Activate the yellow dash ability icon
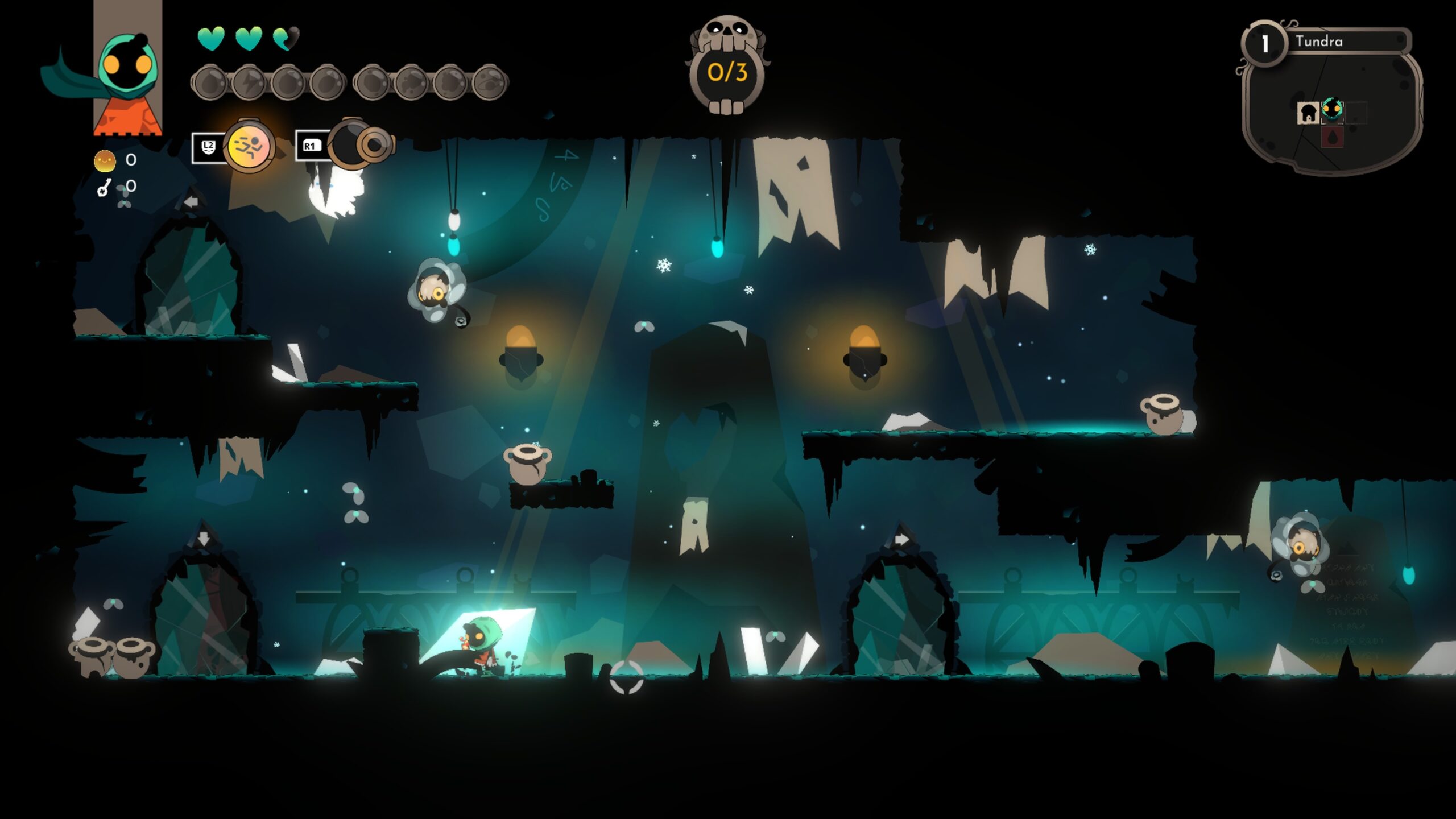Viewport: 1456px width, 819px height. tap(249, 146)
